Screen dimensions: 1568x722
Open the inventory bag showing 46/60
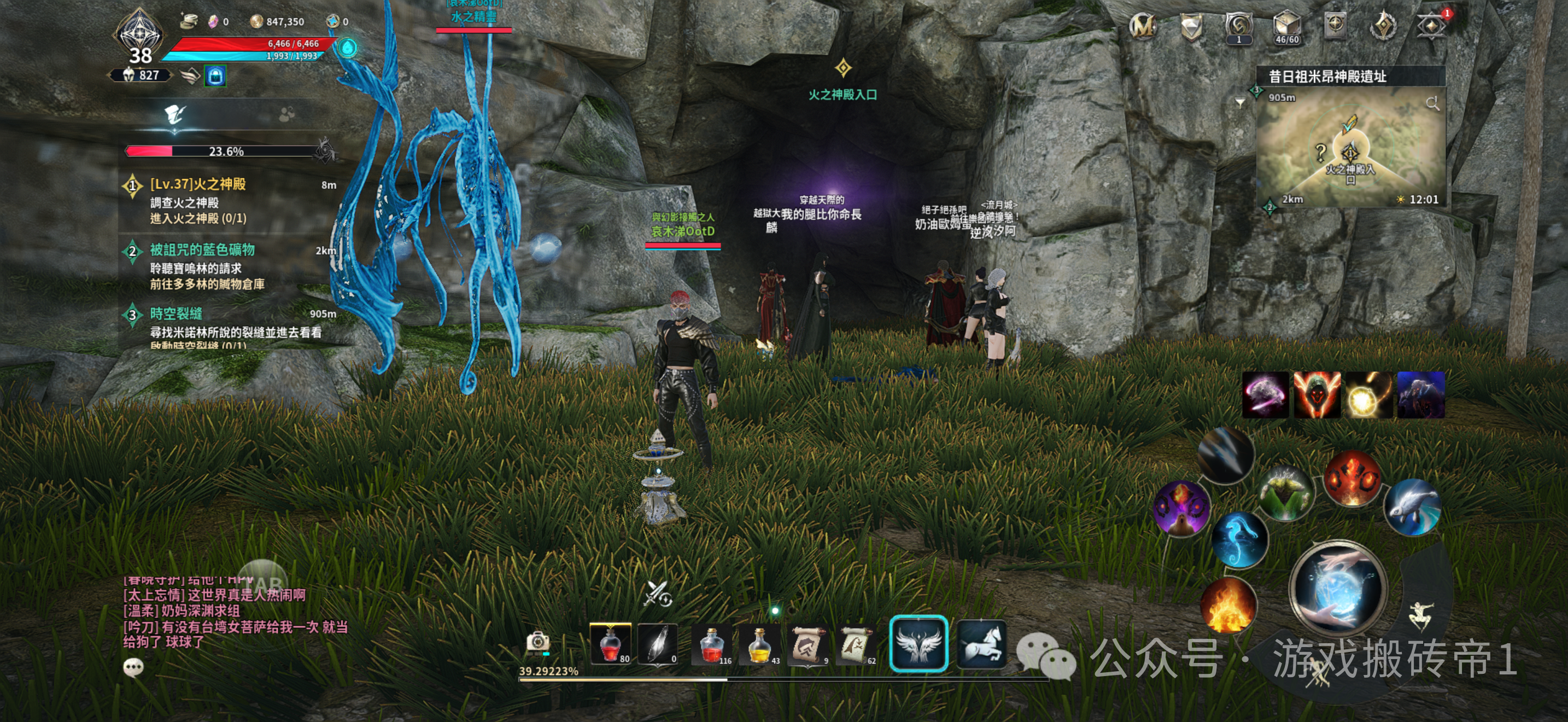(x=1286, y=27)
